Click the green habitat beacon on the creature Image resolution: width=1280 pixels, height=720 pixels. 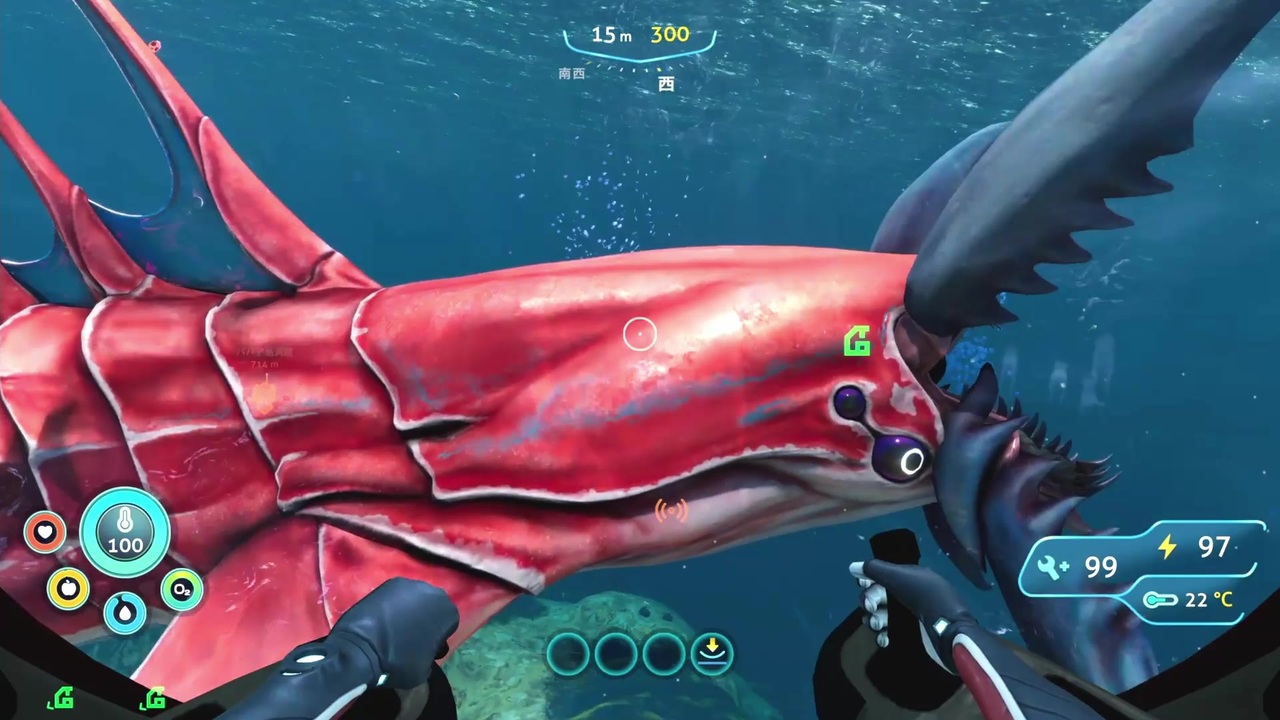(858, 342)
